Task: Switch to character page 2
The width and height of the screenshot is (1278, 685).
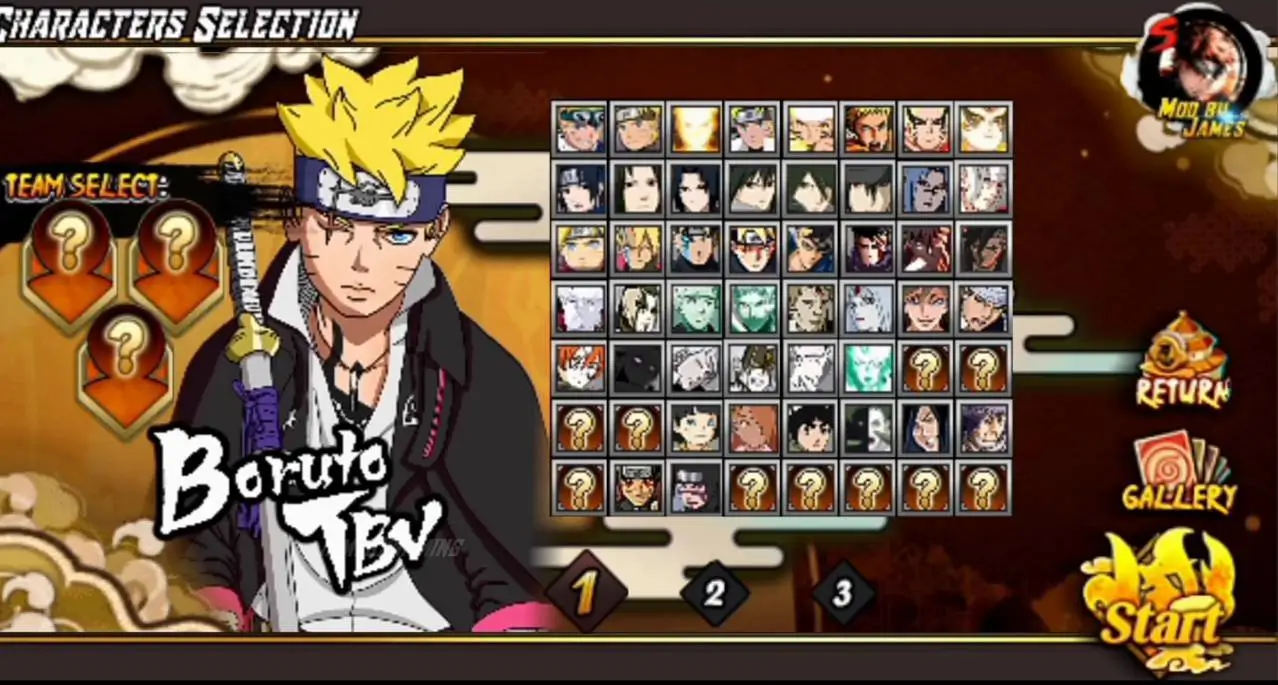Action: click(x=714, y=593)
